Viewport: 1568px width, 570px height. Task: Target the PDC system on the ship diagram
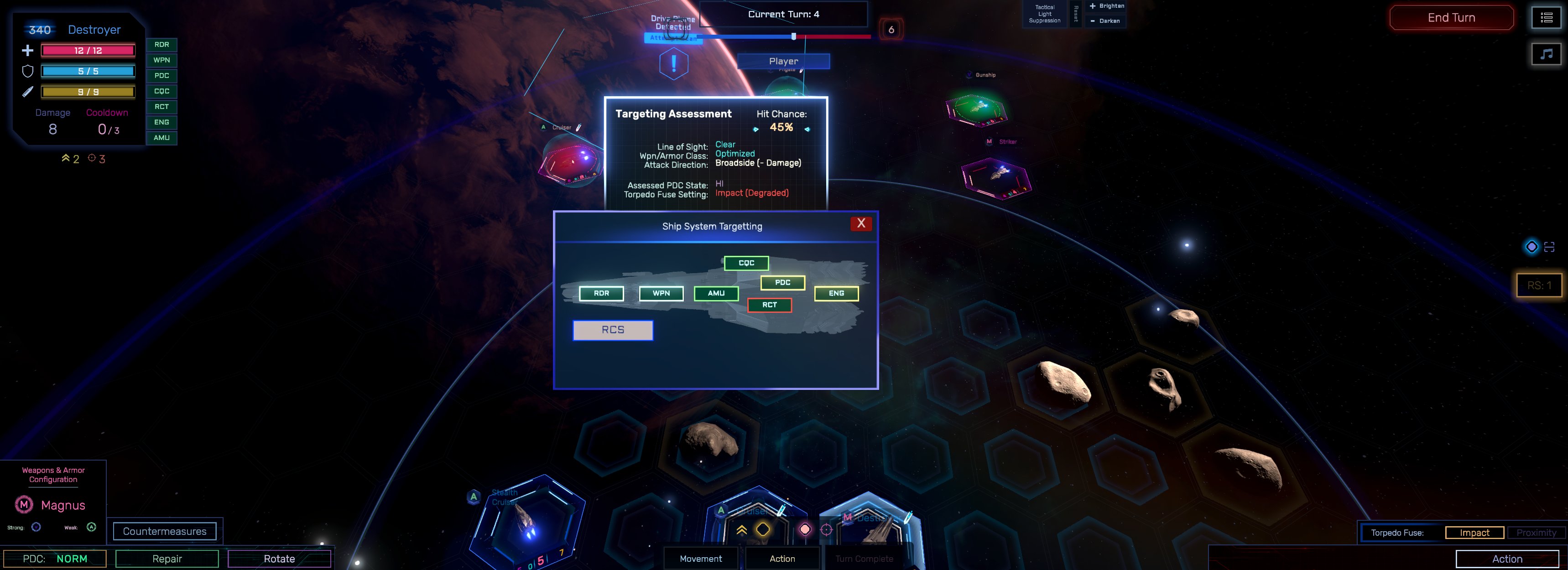pos(783,282)
